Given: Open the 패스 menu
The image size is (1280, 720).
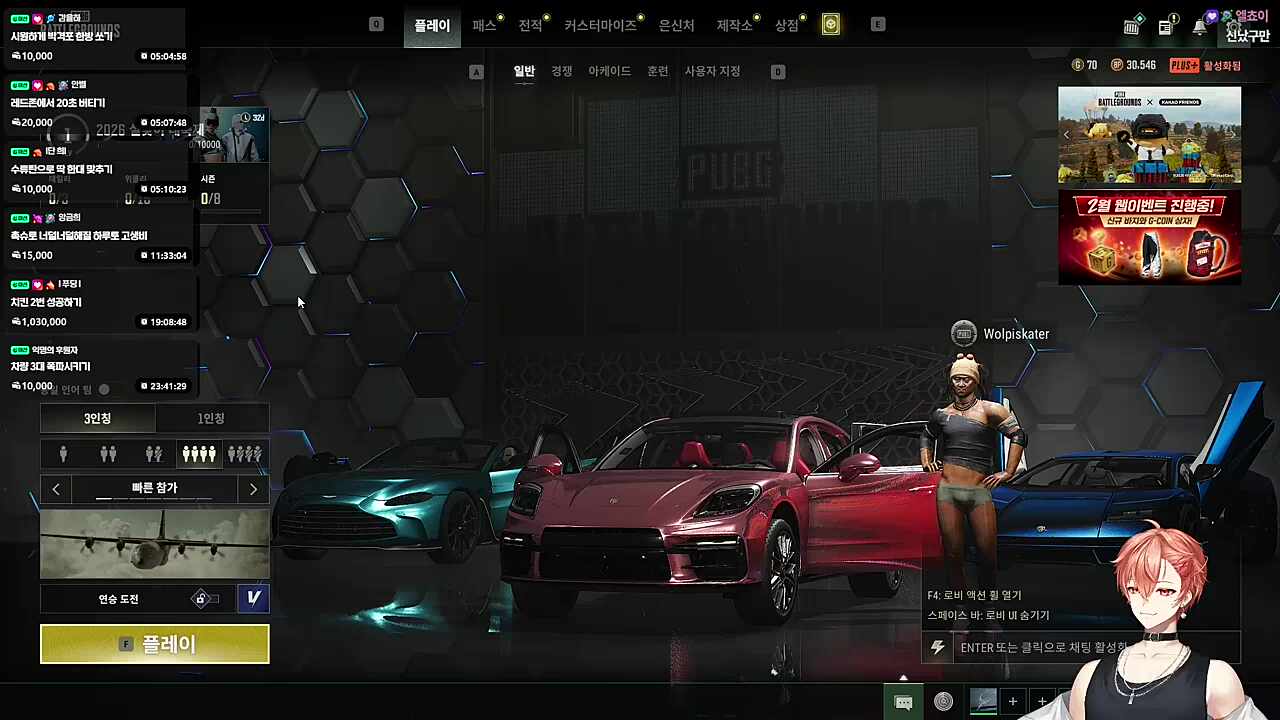Looking at the screenshot, I should 484,25.
